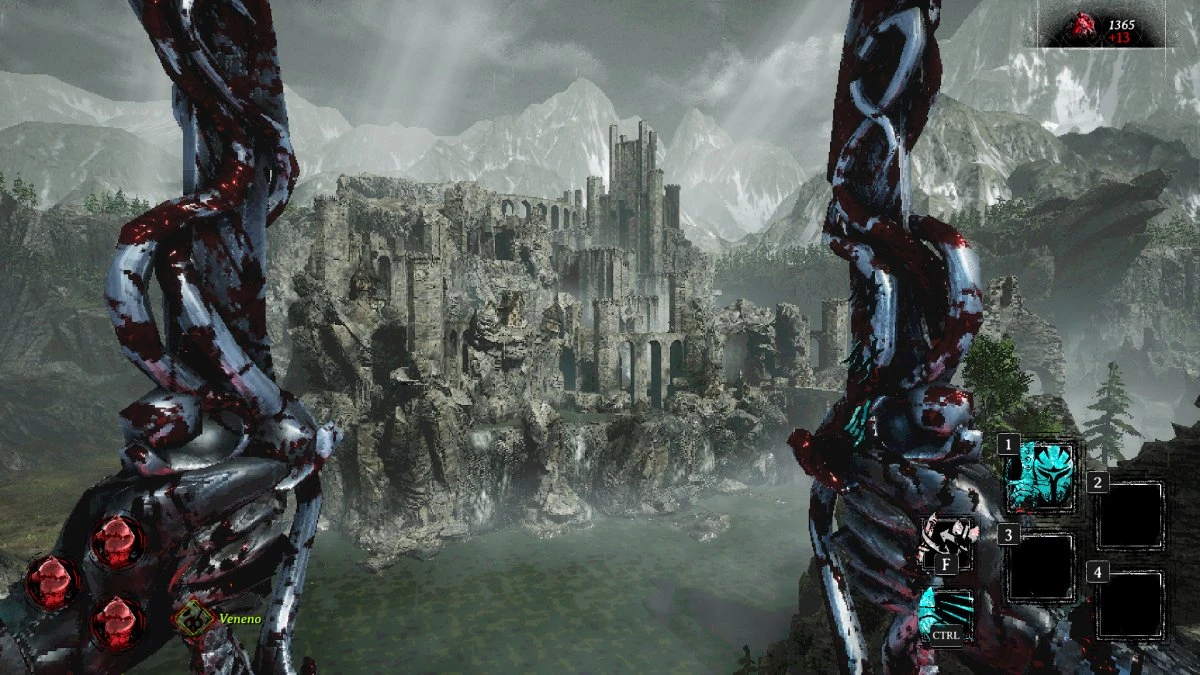Click empty ability slot number 4
The width and height of the screenshot is (1200, 675).
[x=1131, y=604]
